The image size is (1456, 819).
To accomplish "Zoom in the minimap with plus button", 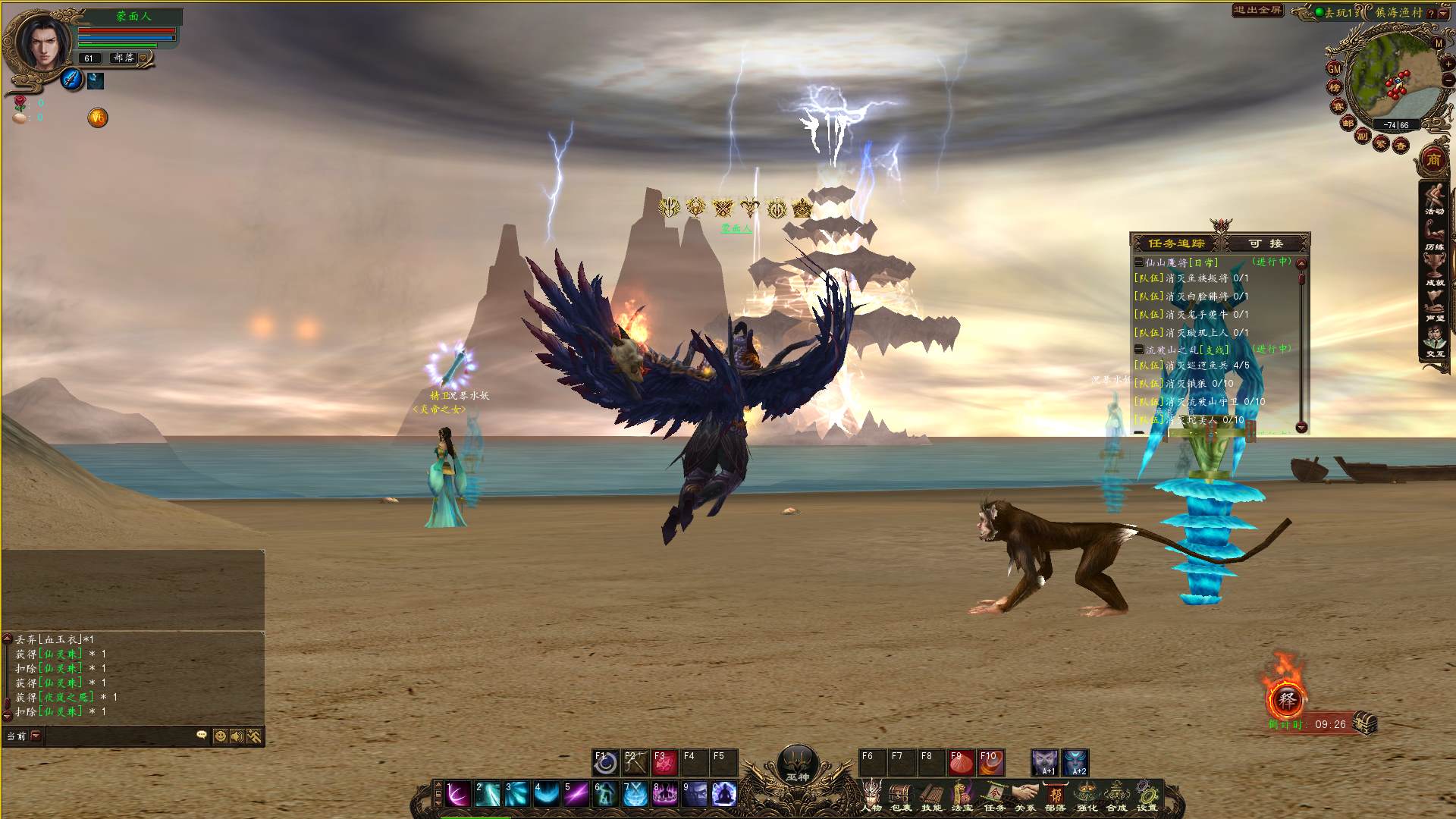I will click(1448, 64).
